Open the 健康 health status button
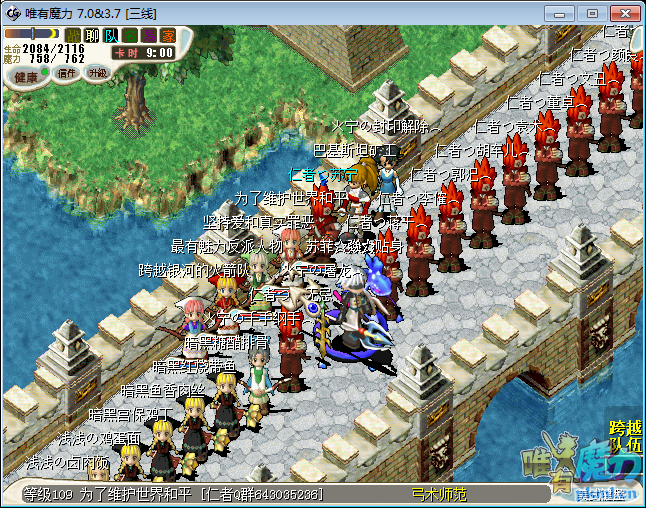This screenshot has width=646, height=508. 26,76
